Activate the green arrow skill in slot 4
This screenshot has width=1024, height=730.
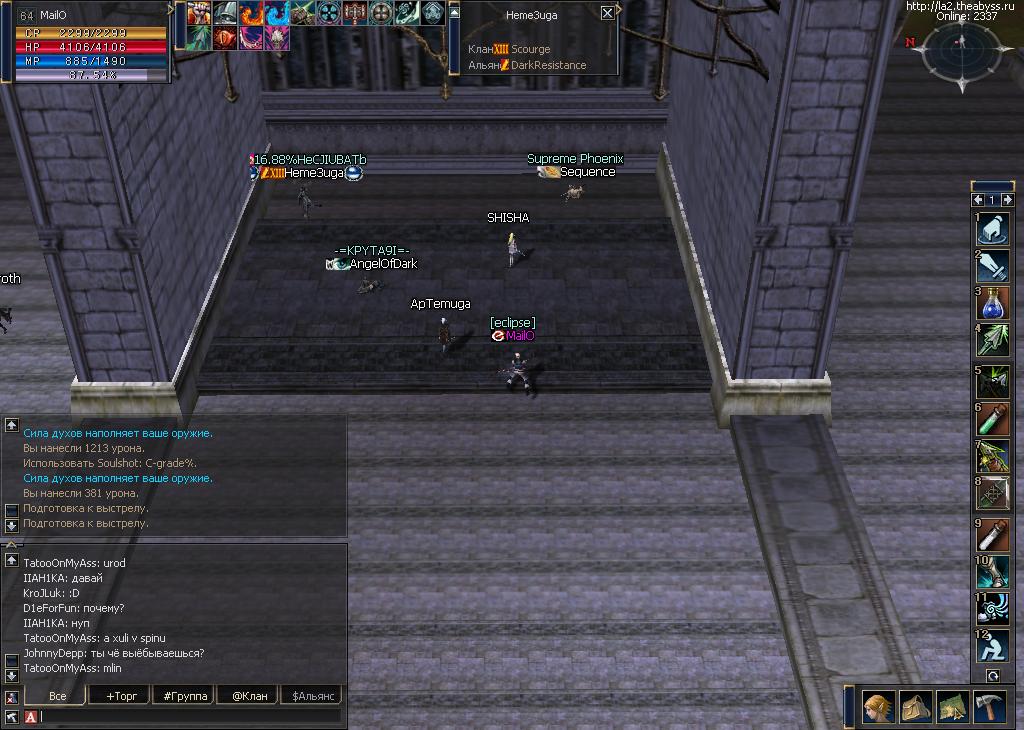pyautogui.click(x=992, y=340)
